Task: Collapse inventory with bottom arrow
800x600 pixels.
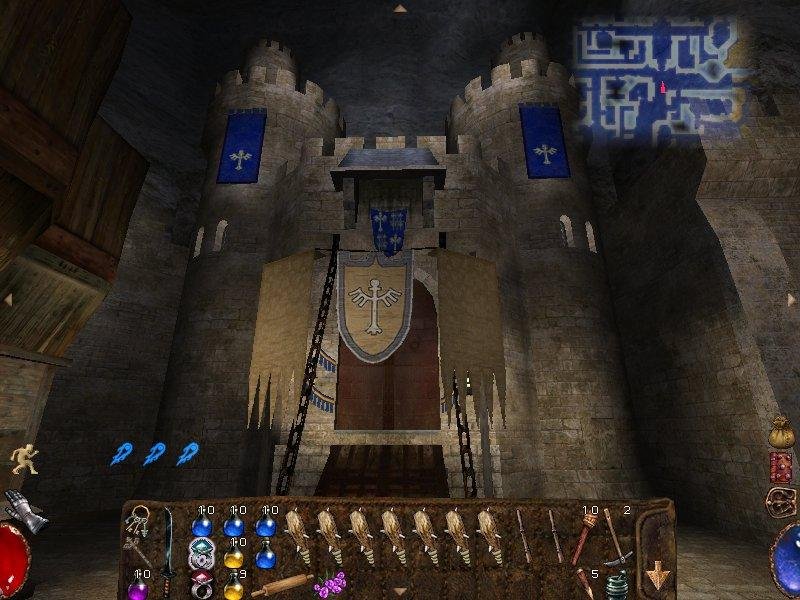Action: [x=400, y=592]
